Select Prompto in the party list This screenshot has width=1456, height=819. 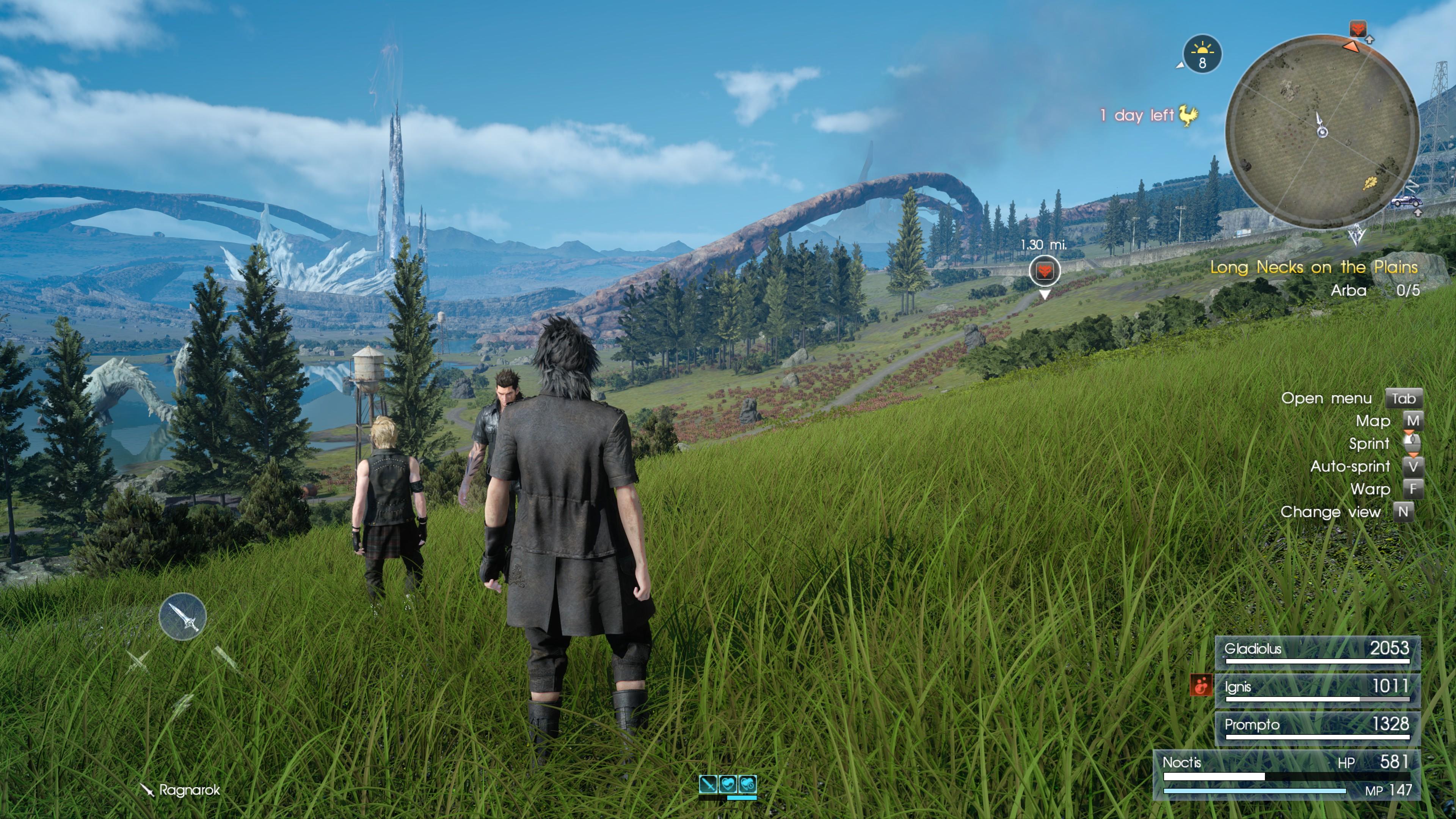[1317, 728]
